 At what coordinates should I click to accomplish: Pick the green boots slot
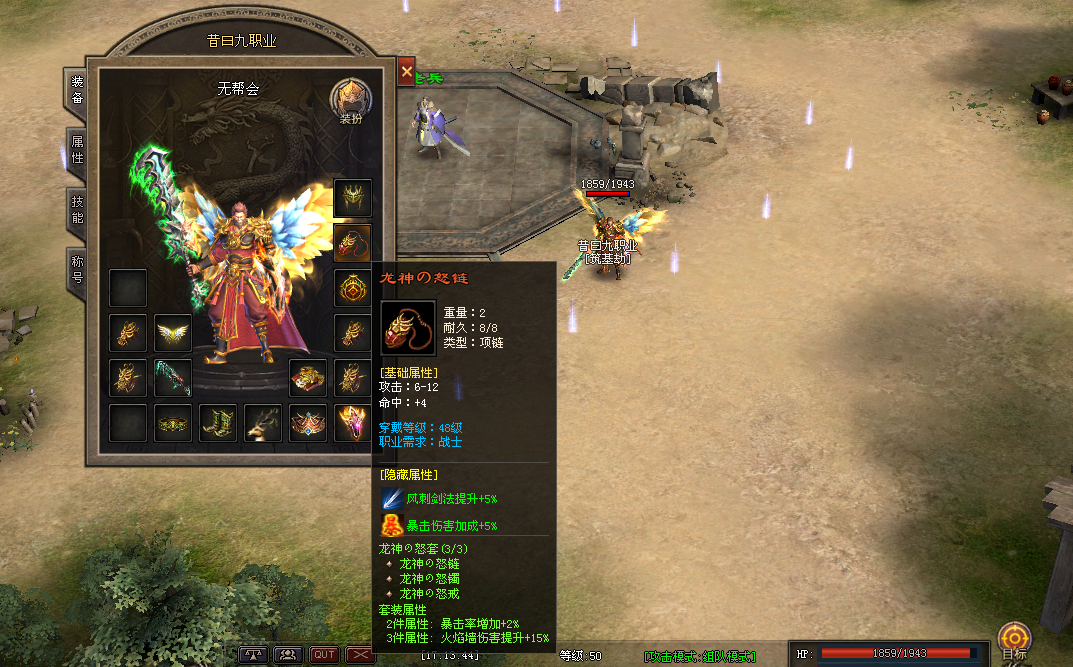(x=218, y=423)
